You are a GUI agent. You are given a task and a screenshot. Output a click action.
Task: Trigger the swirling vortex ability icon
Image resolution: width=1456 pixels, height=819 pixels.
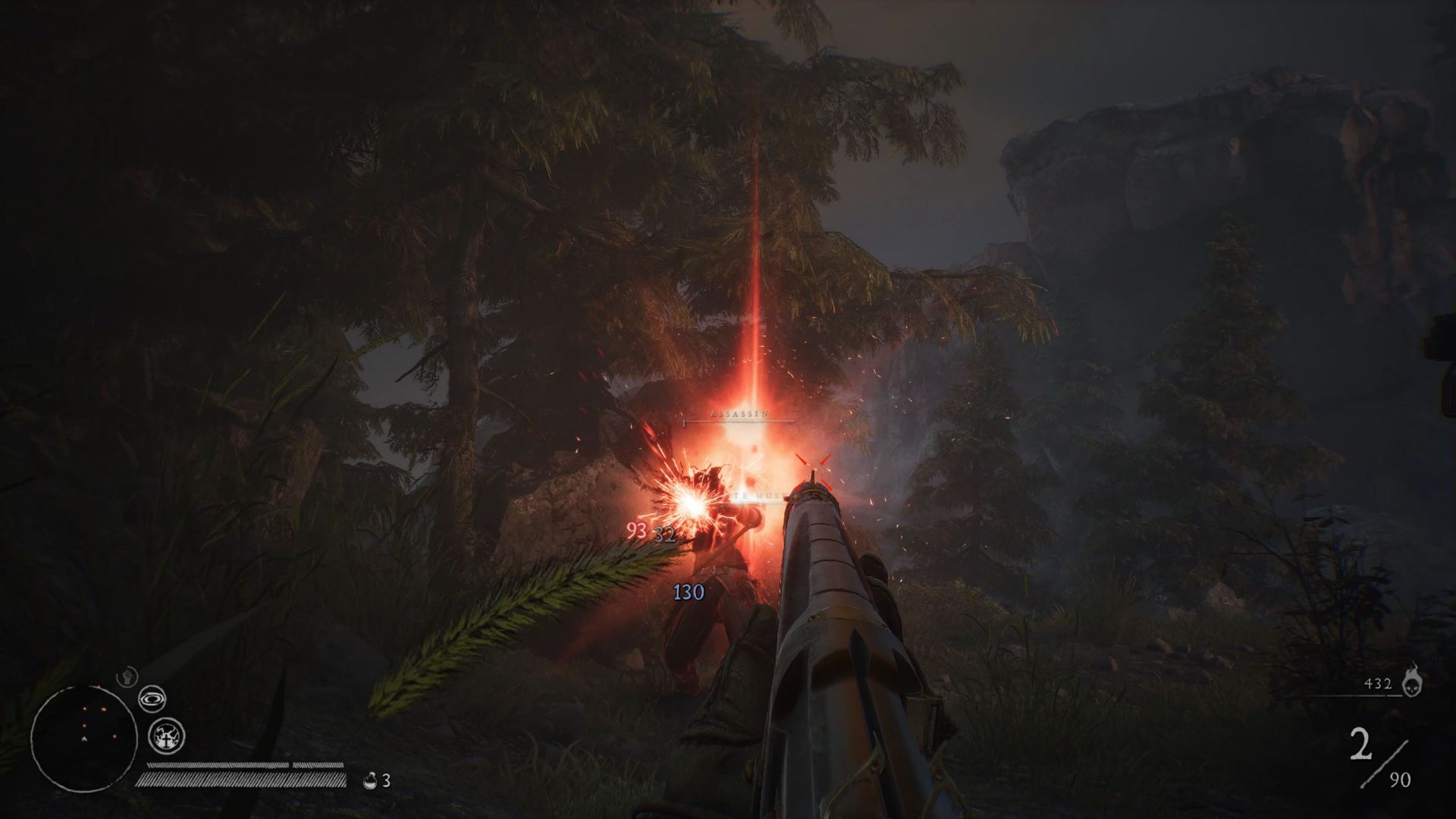(x=153, y=698)
